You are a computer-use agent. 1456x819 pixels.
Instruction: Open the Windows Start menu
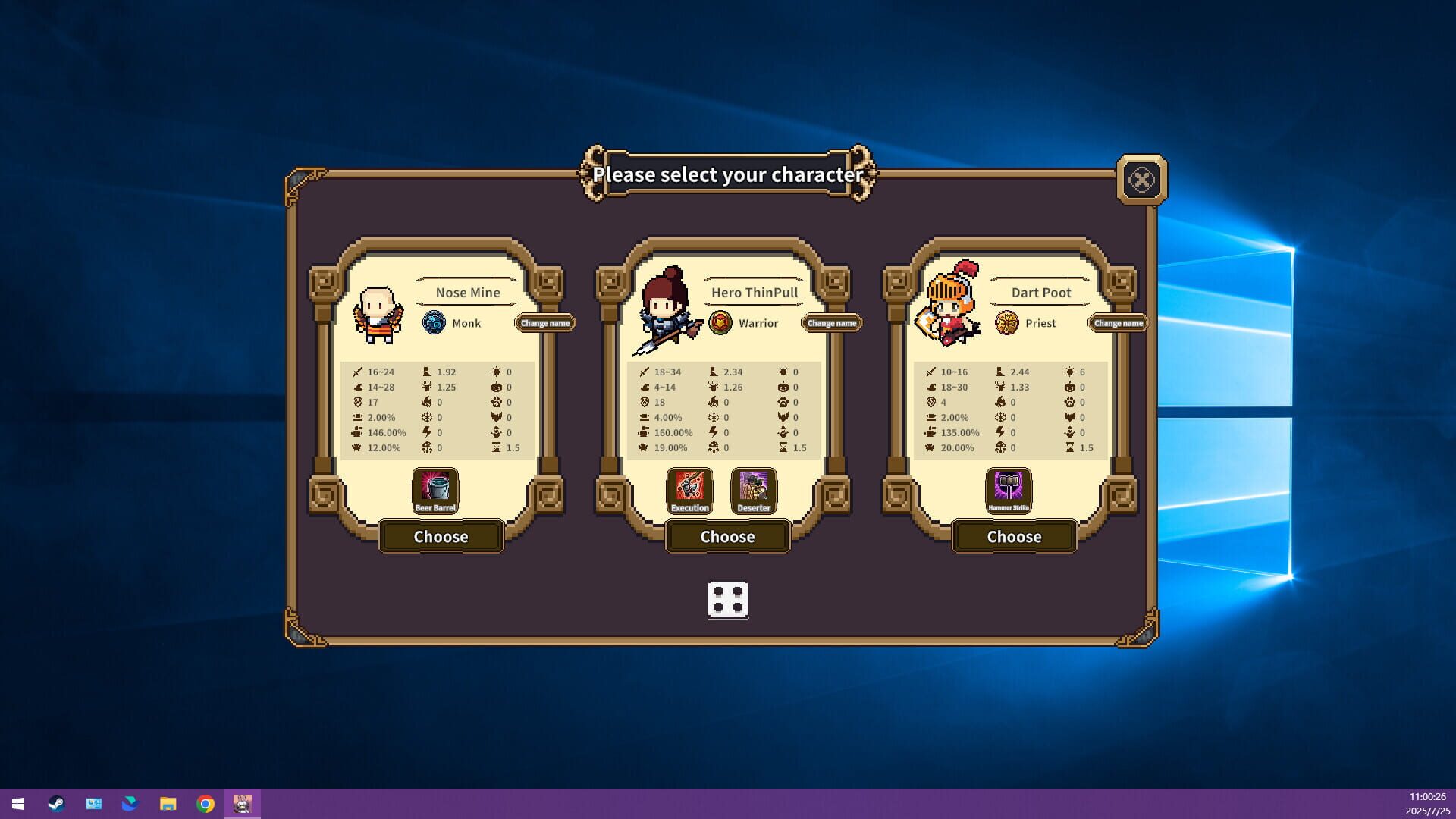tap(18, 803)
